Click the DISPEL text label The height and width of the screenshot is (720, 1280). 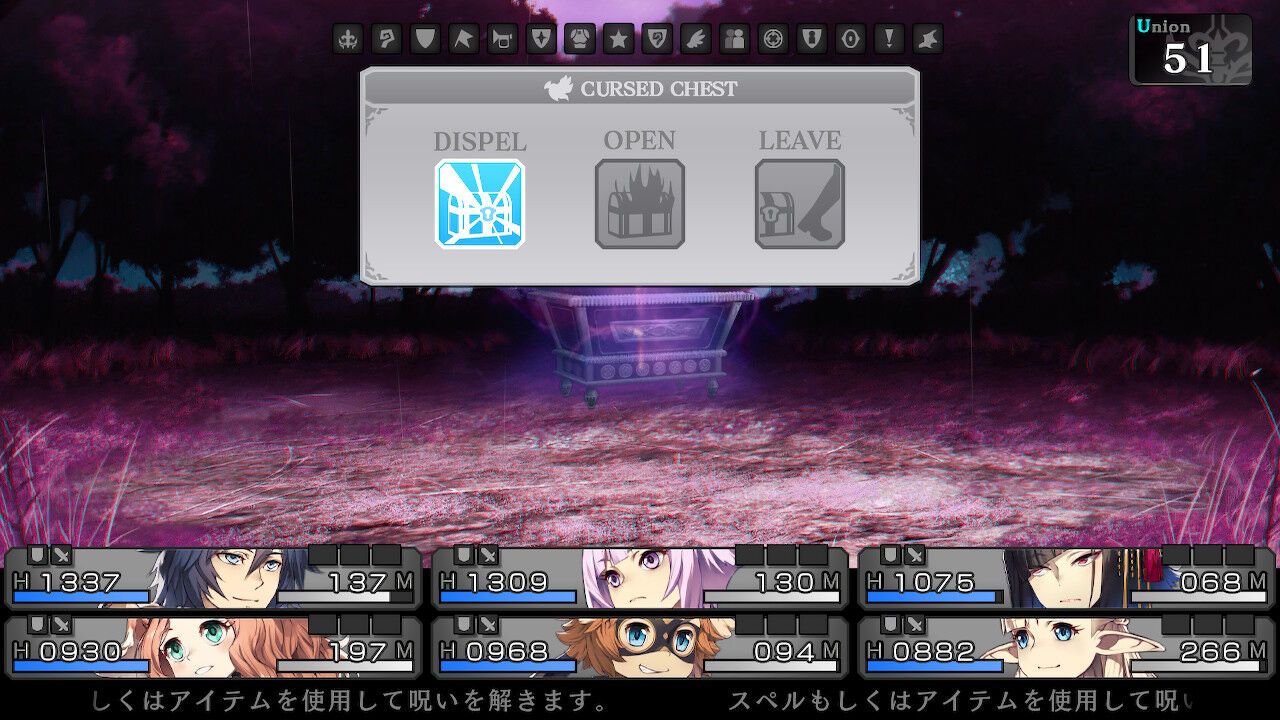(x=480, y=141)
